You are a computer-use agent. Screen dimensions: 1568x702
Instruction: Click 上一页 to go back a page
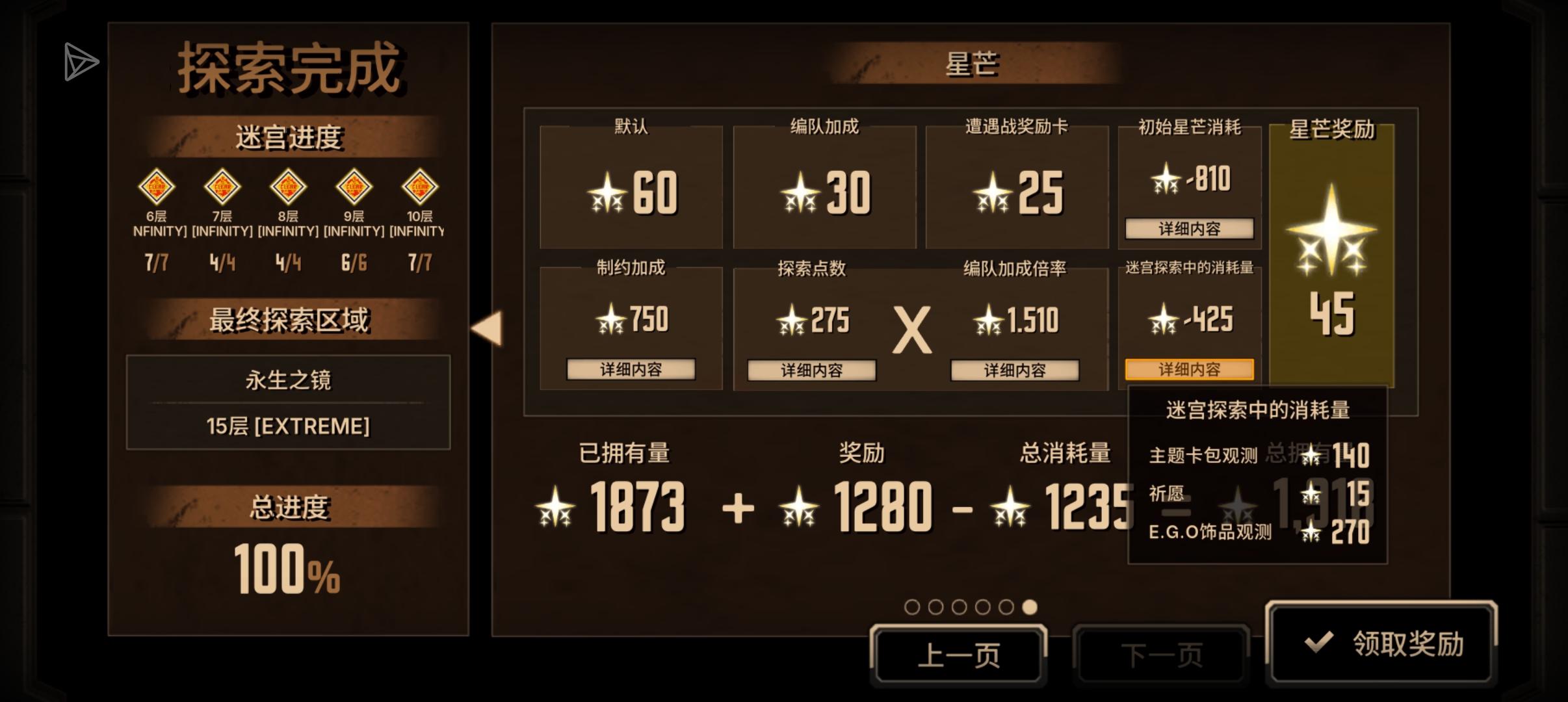pyautogui.click(x=959, y=653)
